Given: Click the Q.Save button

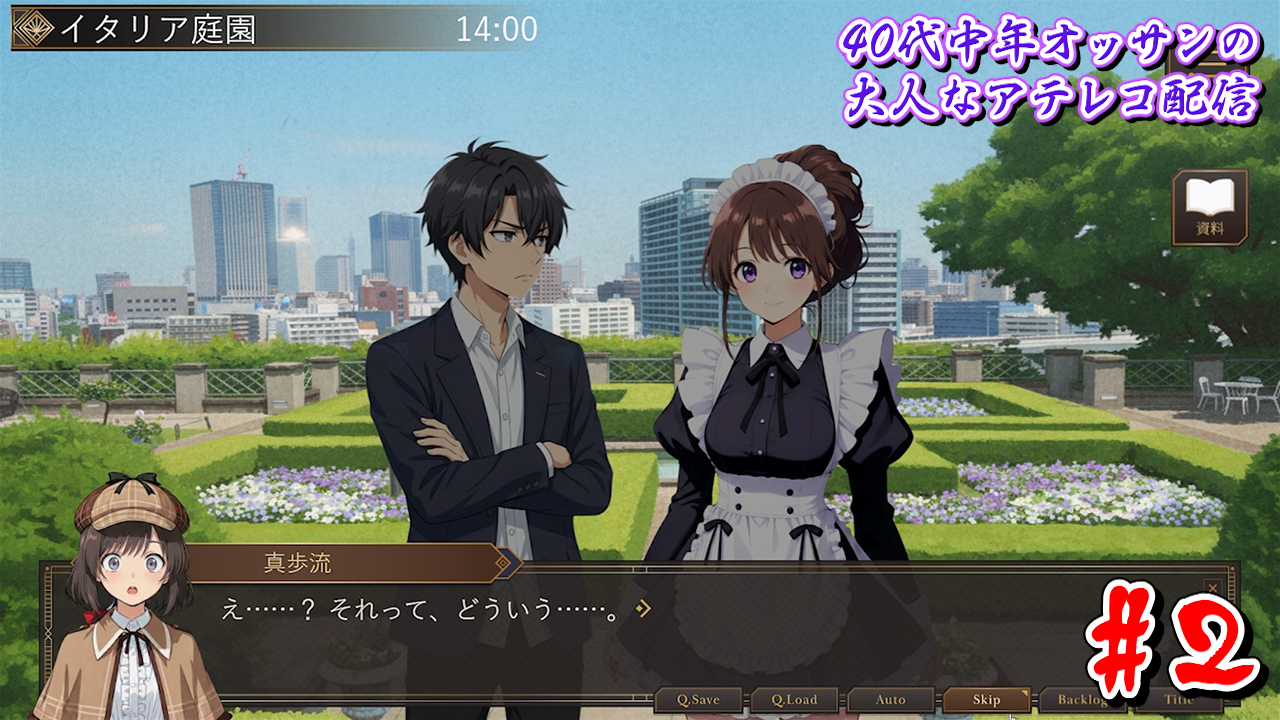Looking at the screenshot, I should [x=700, y=700].
